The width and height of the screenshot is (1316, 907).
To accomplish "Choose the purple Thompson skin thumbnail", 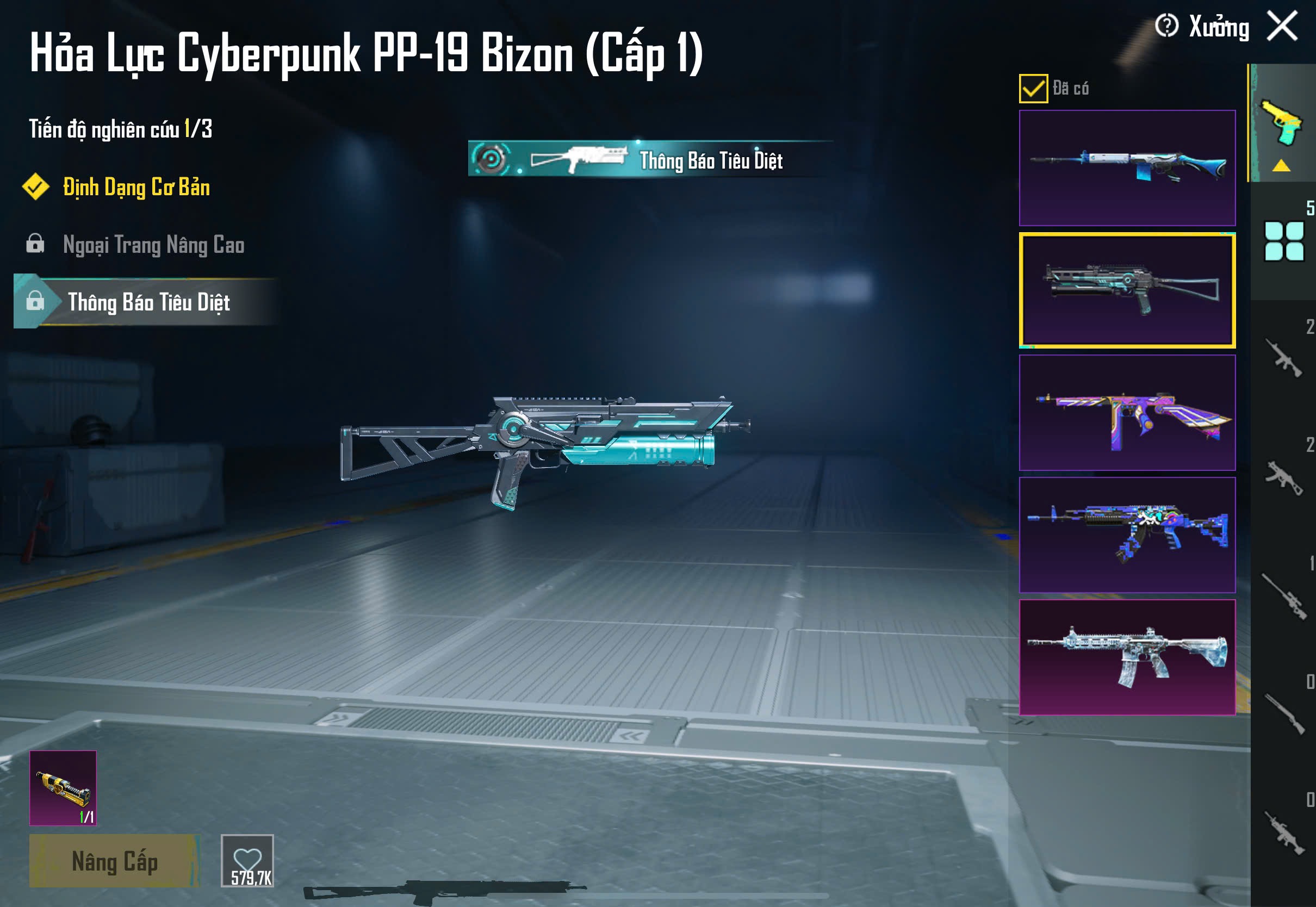I will point(1127,413).
